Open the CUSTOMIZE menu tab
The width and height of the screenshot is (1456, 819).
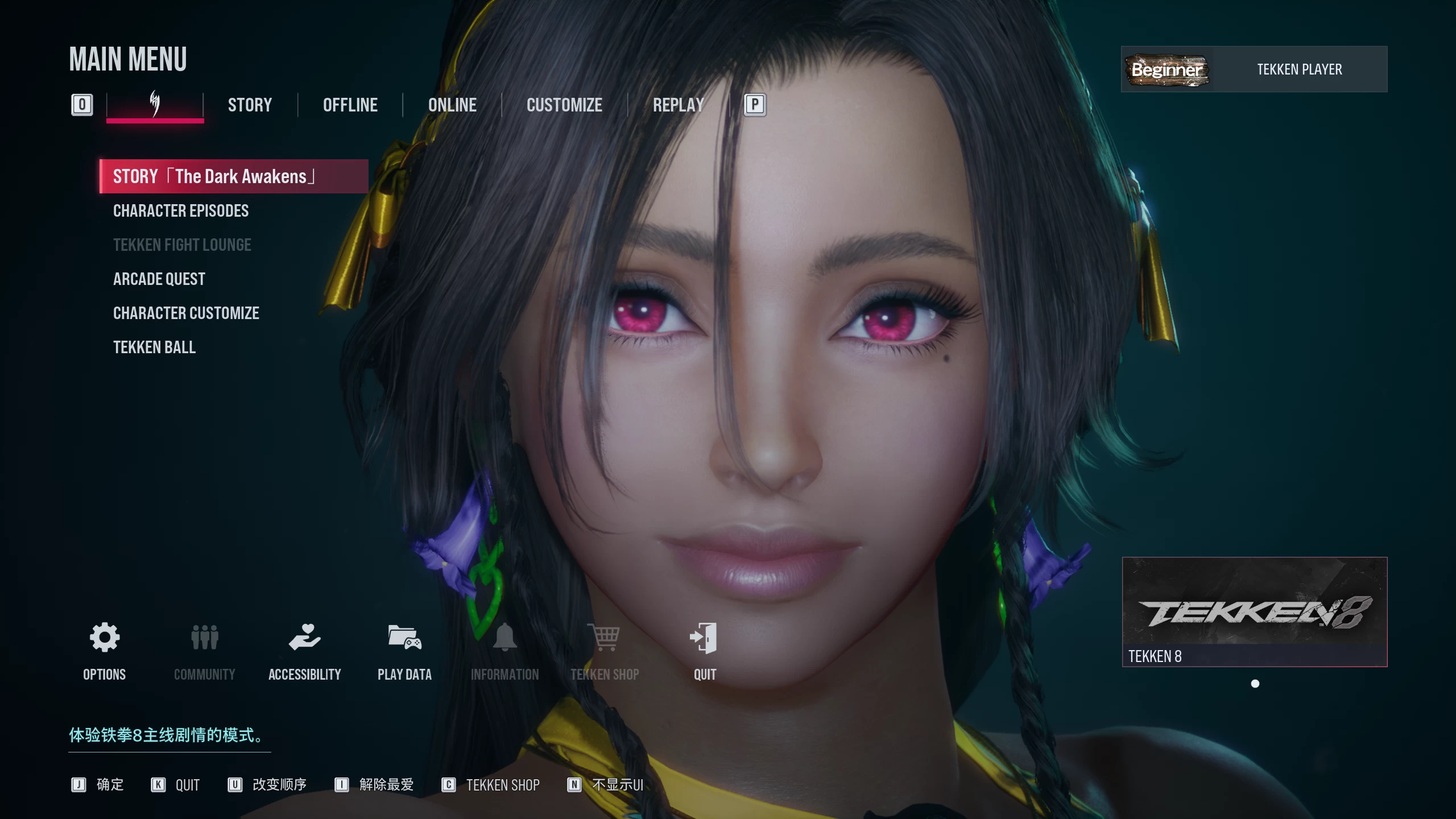(x=564, y=105)
